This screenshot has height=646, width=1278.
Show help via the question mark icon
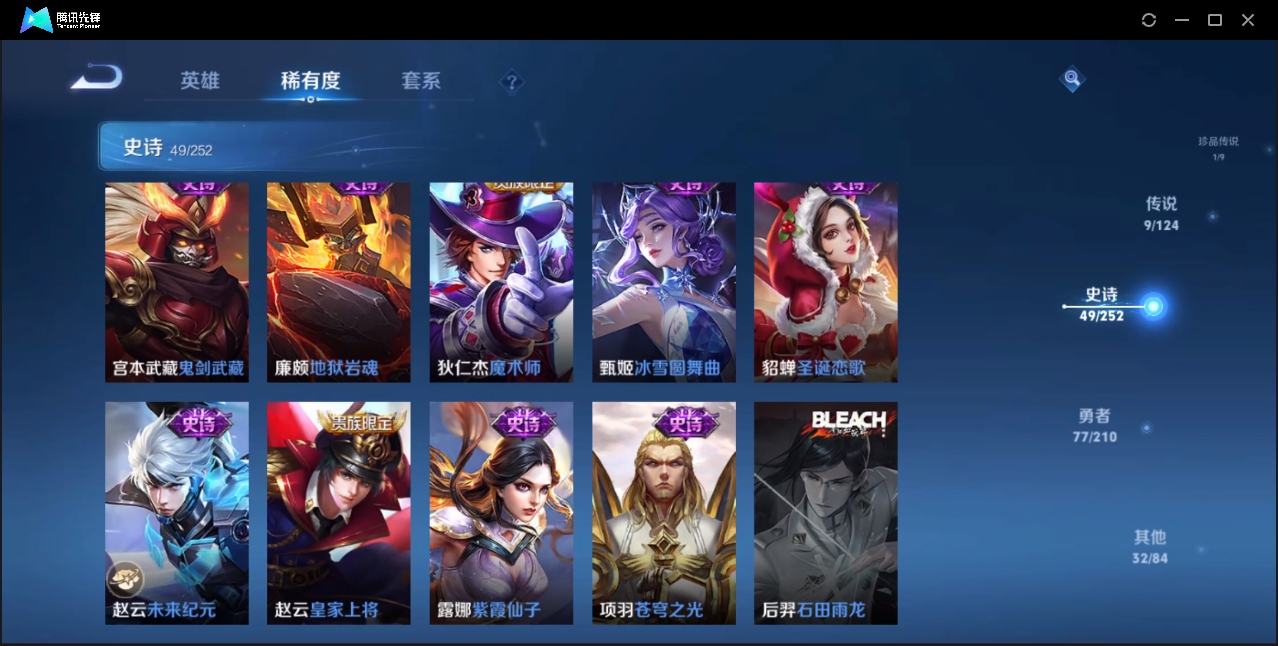tap(511, 82)
